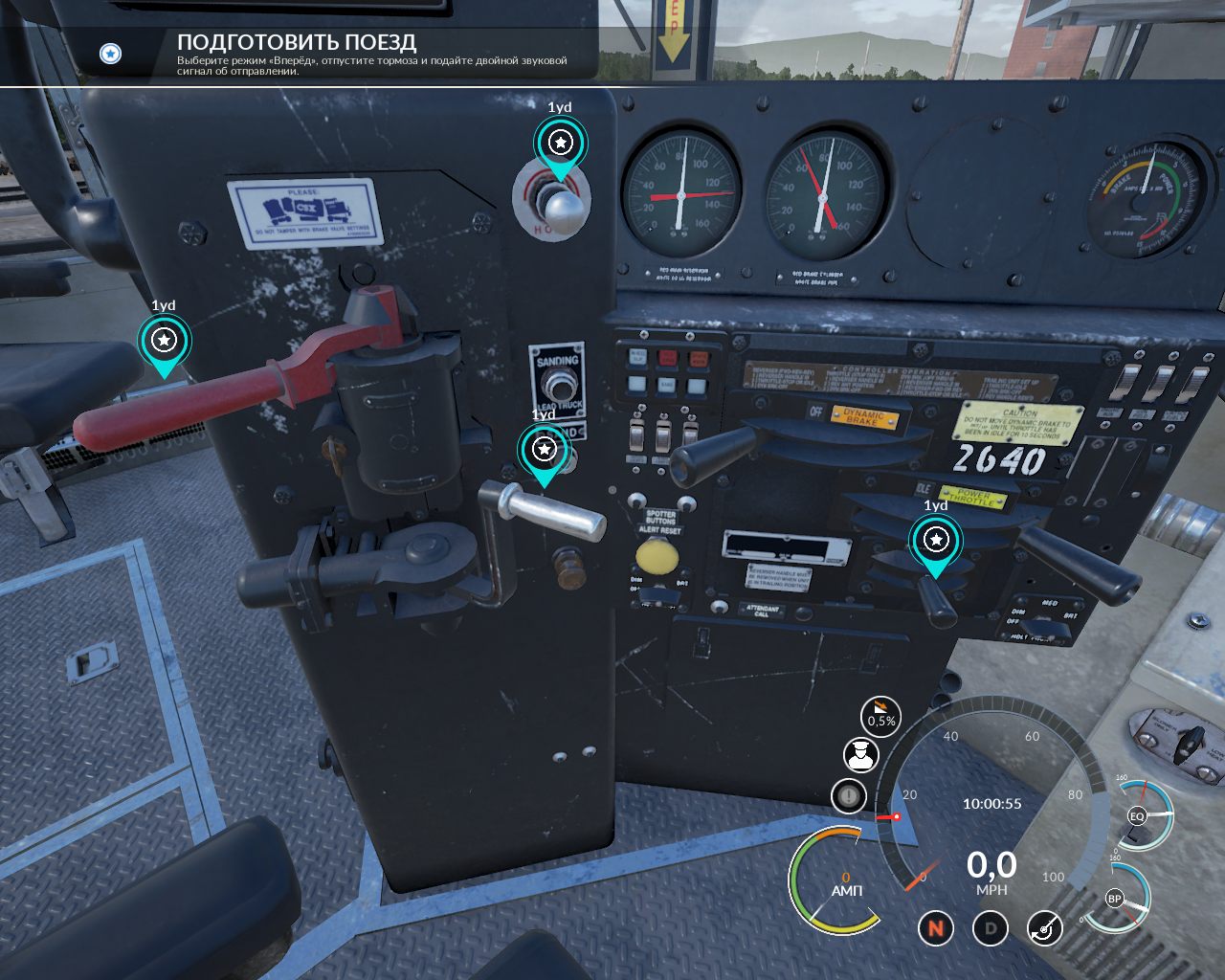Select the objective marker beside the red brake handle
Screen dimensions: 1225x980
click(x=165, y=340)
